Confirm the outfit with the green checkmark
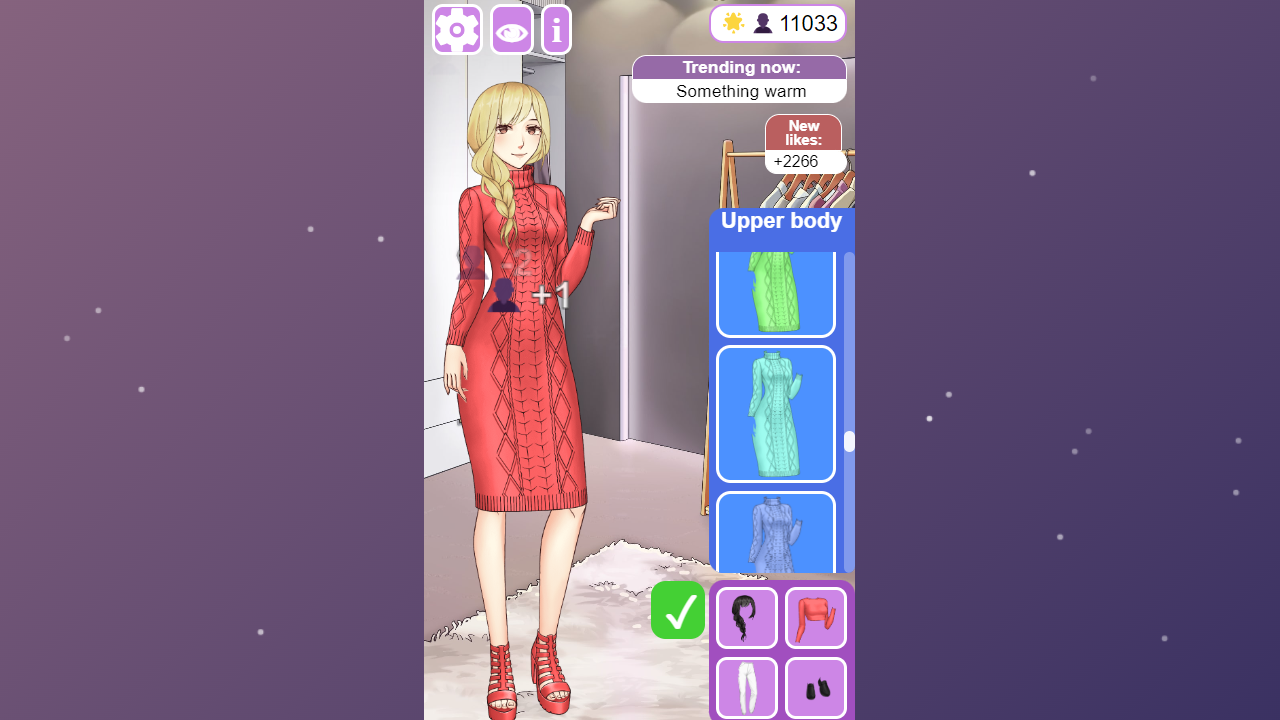The height and width of the screenshot is (720, 1280). click(677, 610)
